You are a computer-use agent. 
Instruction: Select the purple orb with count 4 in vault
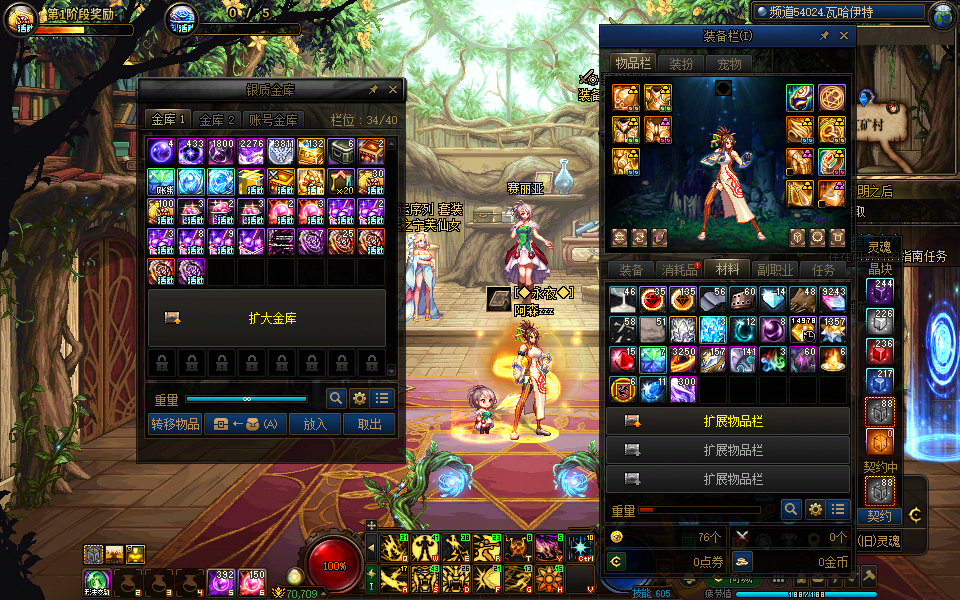pos(162,152)
